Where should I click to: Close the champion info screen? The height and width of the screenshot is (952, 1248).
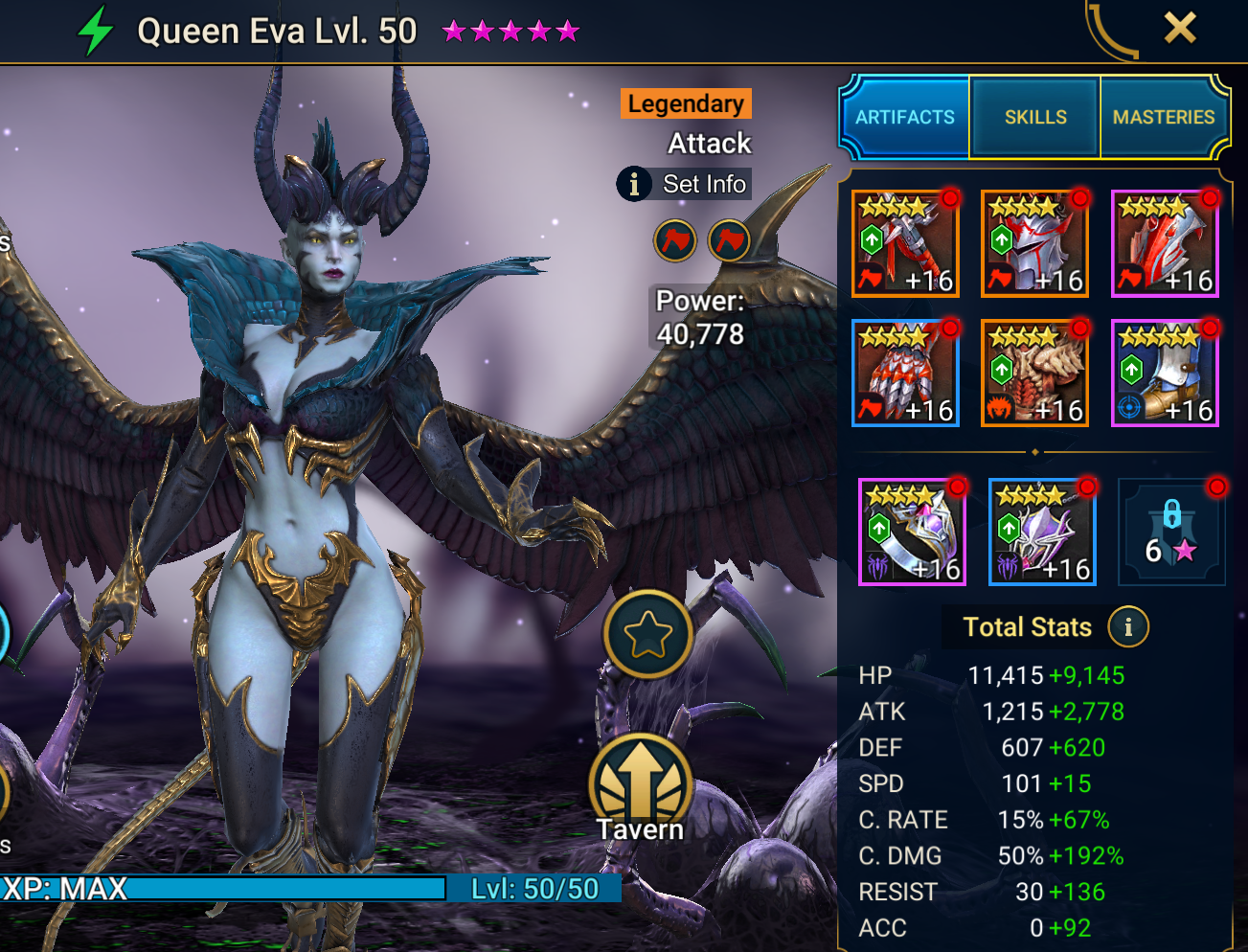click(1180, 28)
